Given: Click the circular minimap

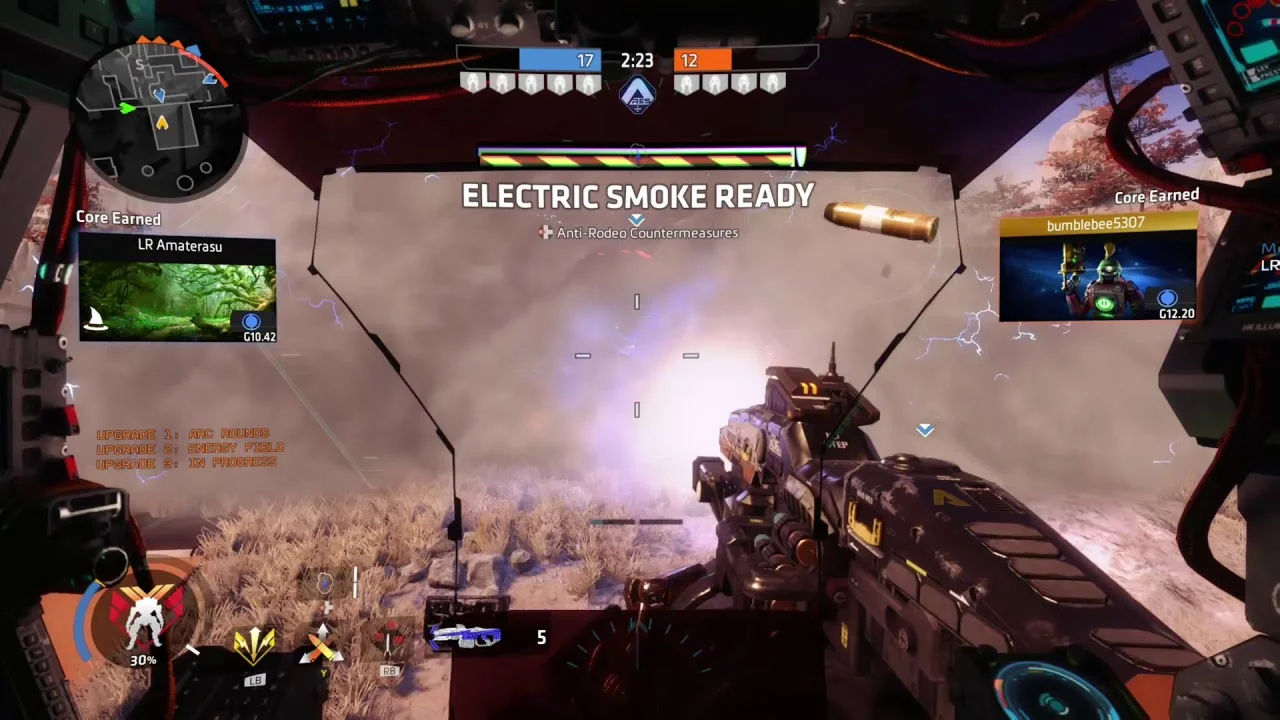Looking at the screenshot, I should (x=160, y=120).
